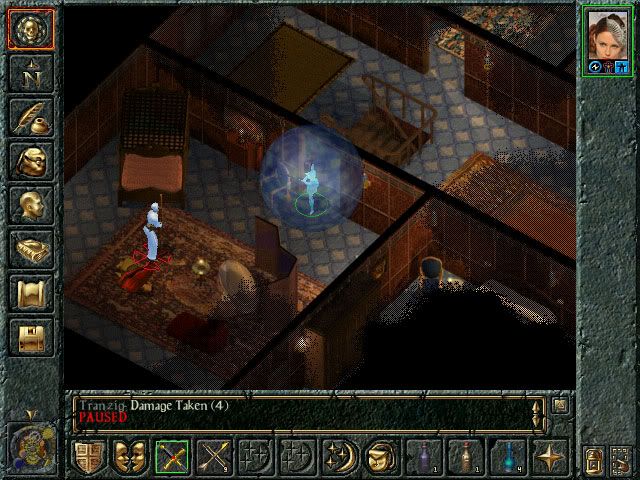Click the small triangle button beside the message log
Image resolution: width=640 pixels, height=480 pixels.
[x=559, y=405]
